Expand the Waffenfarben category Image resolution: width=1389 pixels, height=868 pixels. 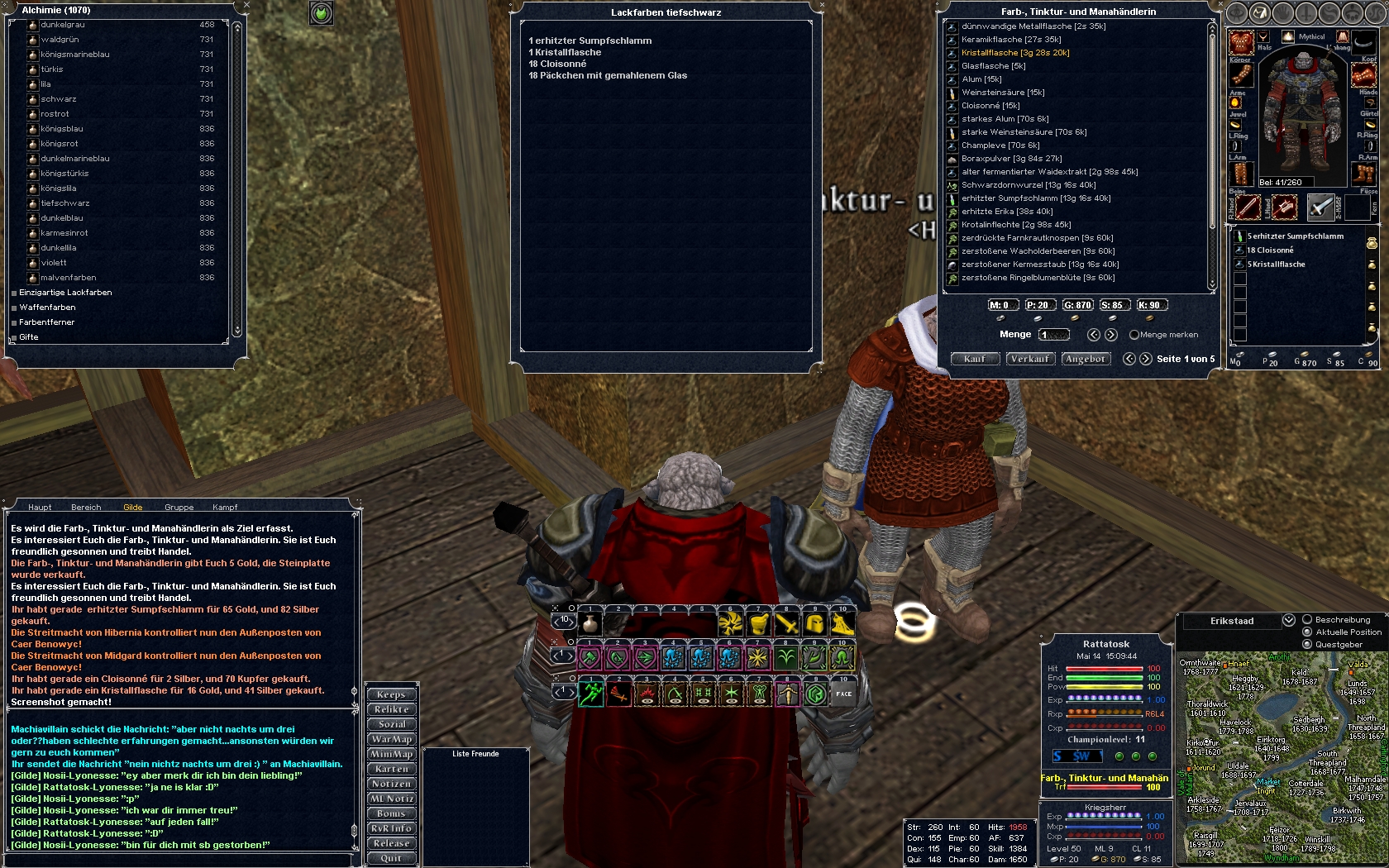(47, 308)
